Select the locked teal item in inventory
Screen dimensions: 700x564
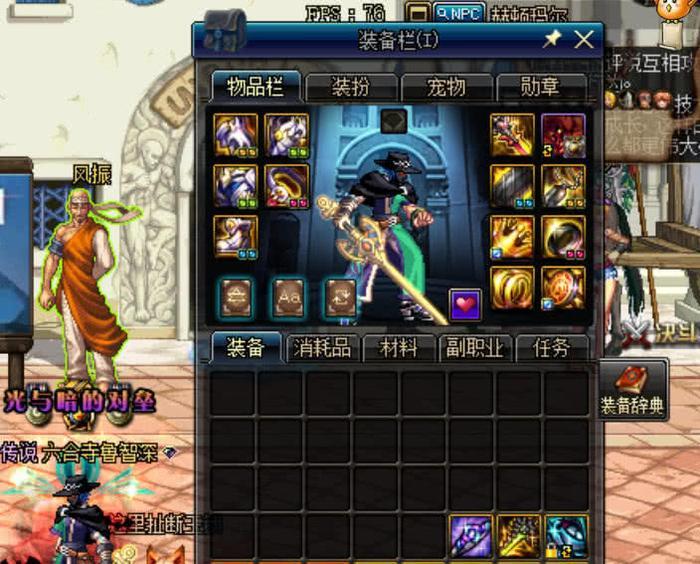coord(567,535)
